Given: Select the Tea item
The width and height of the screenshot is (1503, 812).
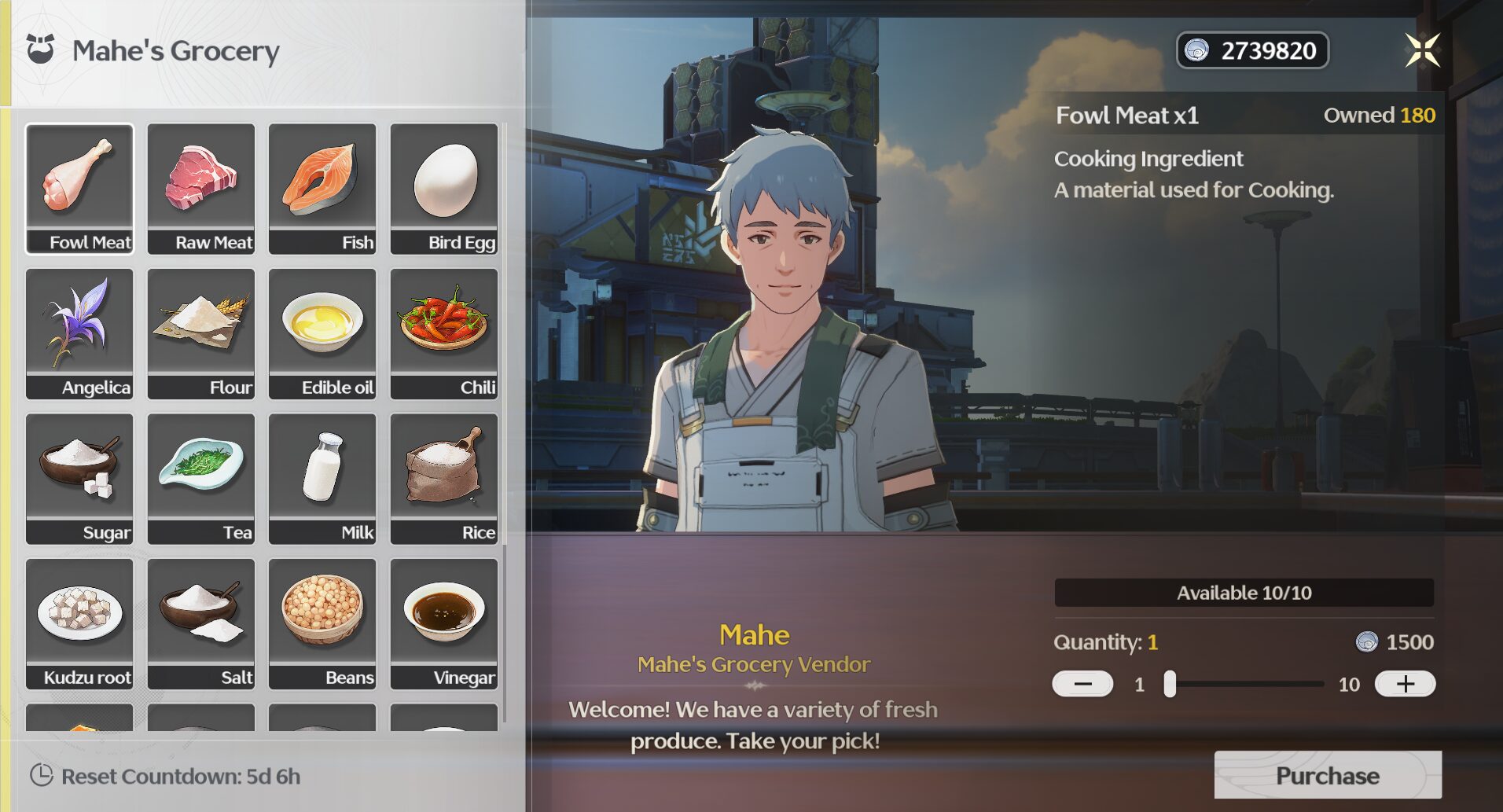Looking at the screenshot, I should click(x=201, y=478).
